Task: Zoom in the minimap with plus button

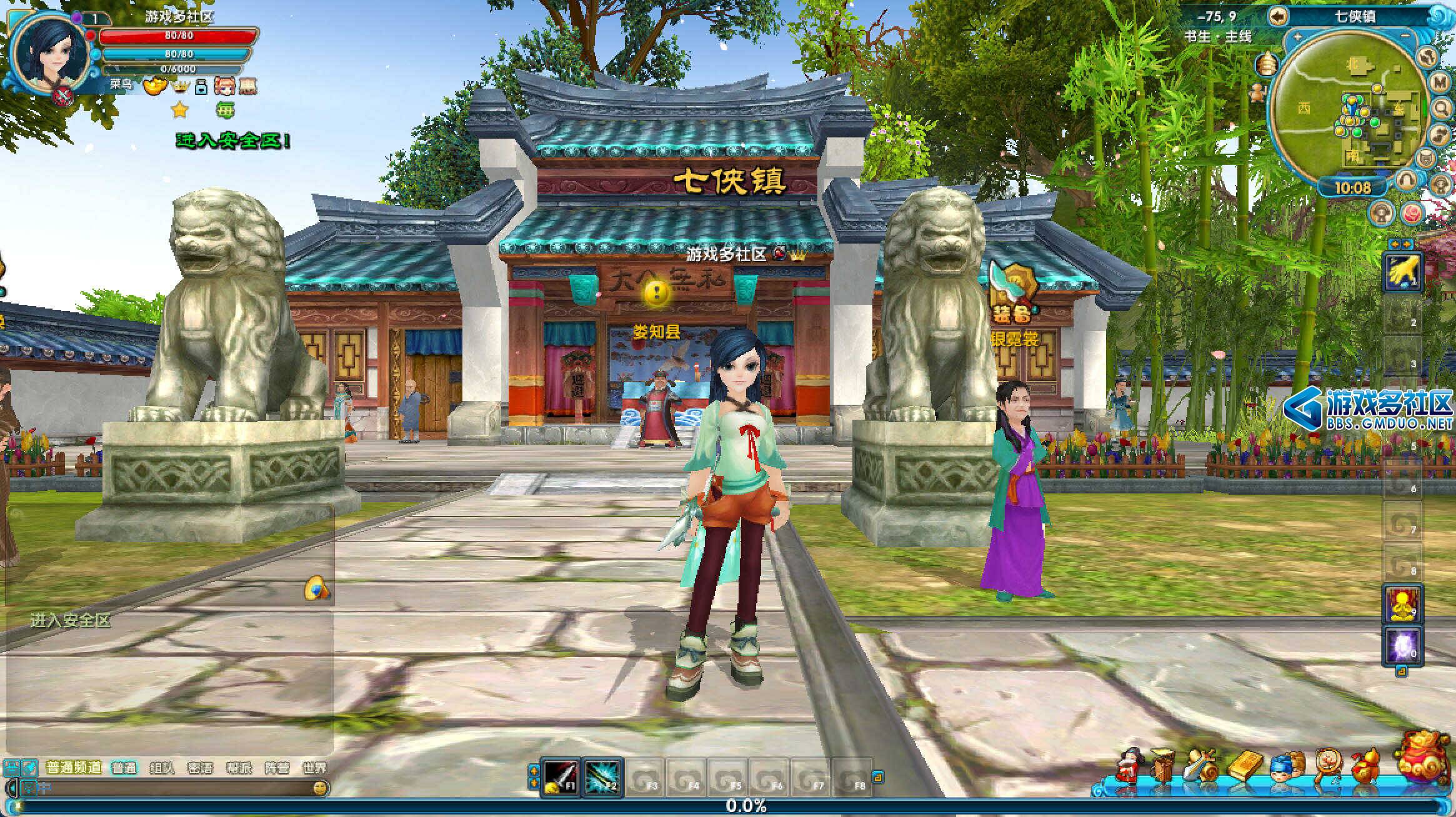Action: [1297, 36]
